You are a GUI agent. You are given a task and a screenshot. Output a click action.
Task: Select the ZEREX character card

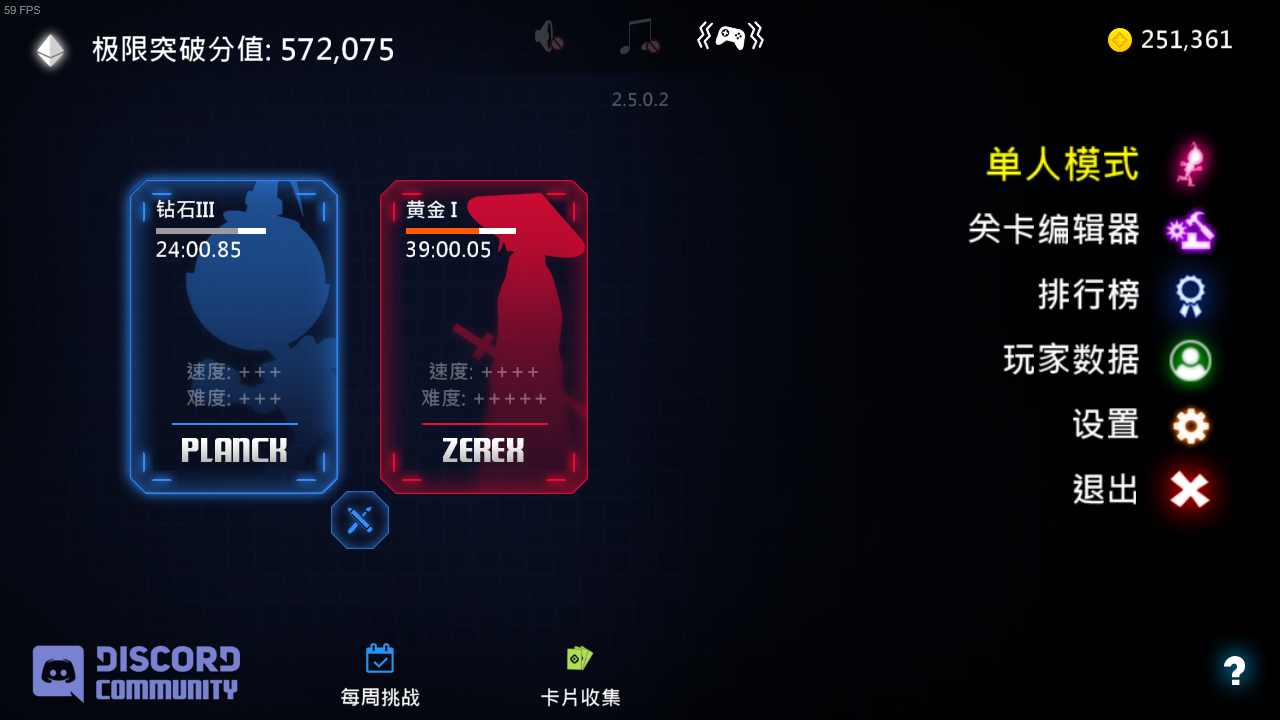pos(483,337)
